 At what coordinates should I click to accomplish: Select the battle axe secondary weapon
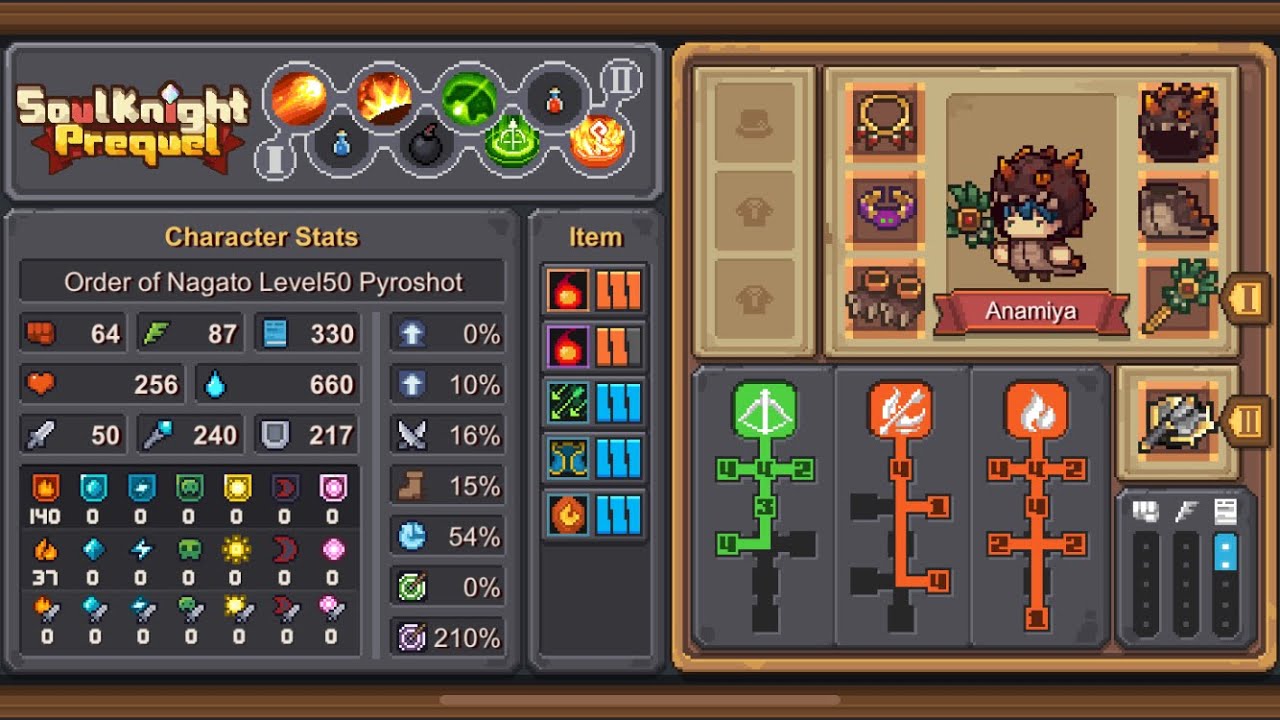coord(1176,421)
